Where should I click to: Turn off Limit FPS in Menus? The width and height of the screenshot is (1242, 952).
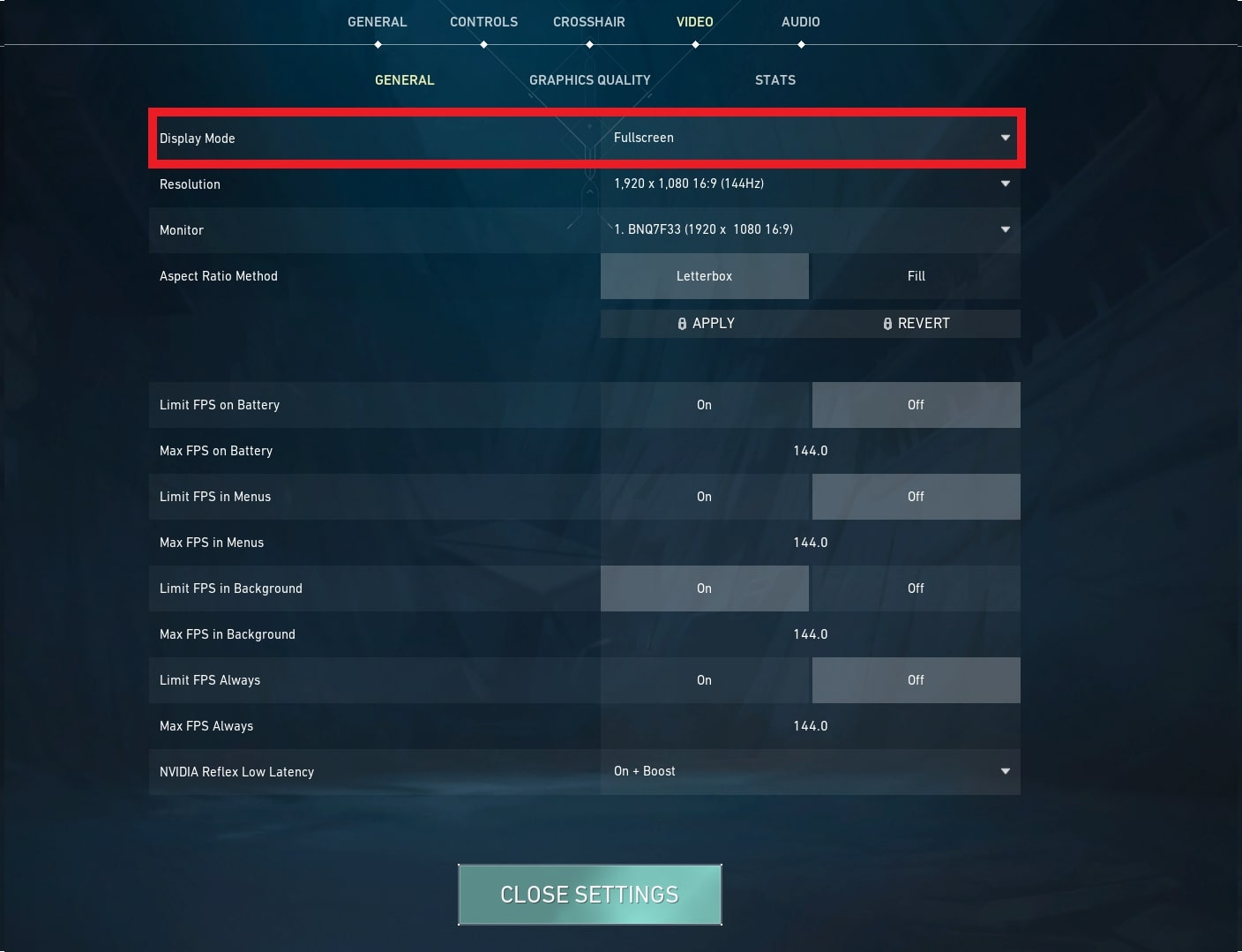tap(916, 496)
